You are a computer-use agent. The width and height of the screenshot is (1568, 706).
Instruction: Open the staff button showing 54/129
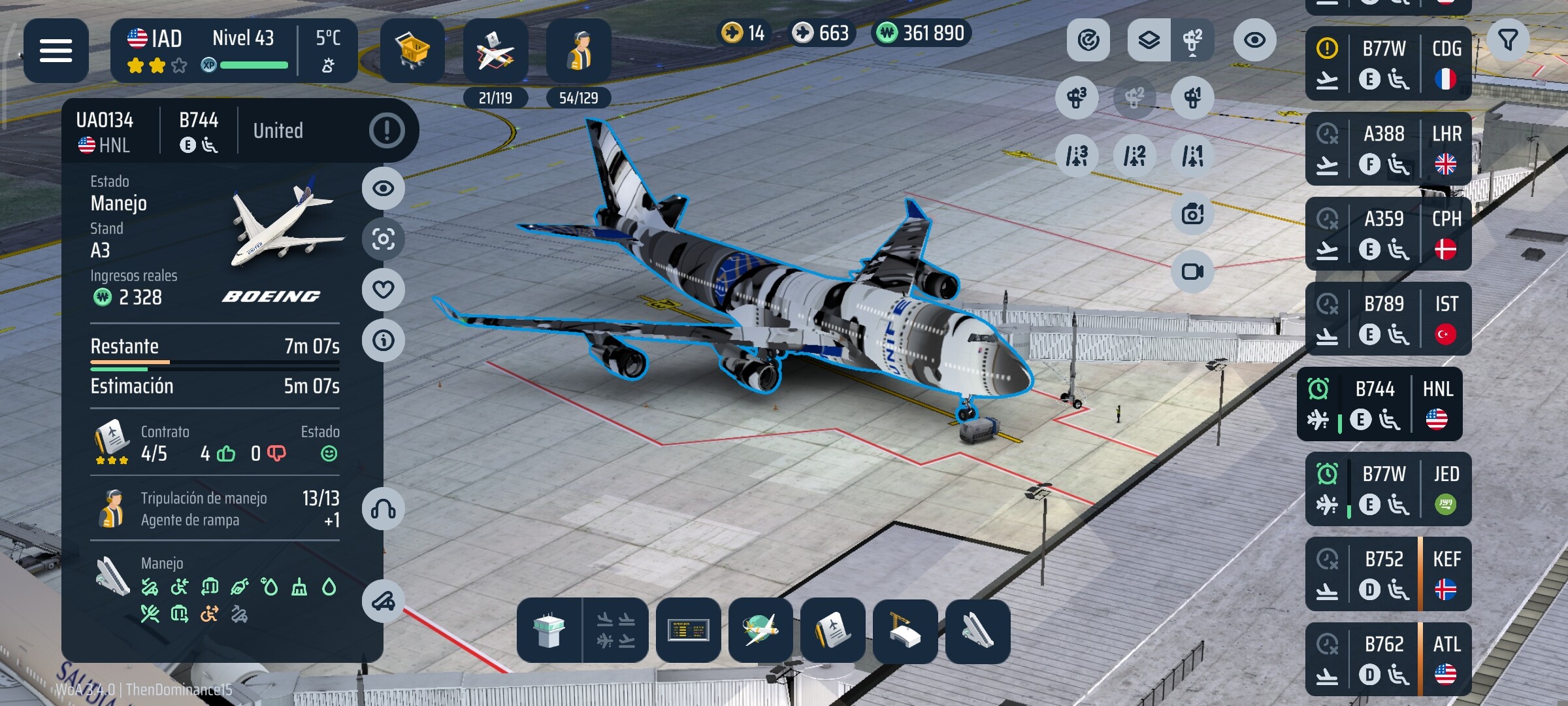pos(578,52)
